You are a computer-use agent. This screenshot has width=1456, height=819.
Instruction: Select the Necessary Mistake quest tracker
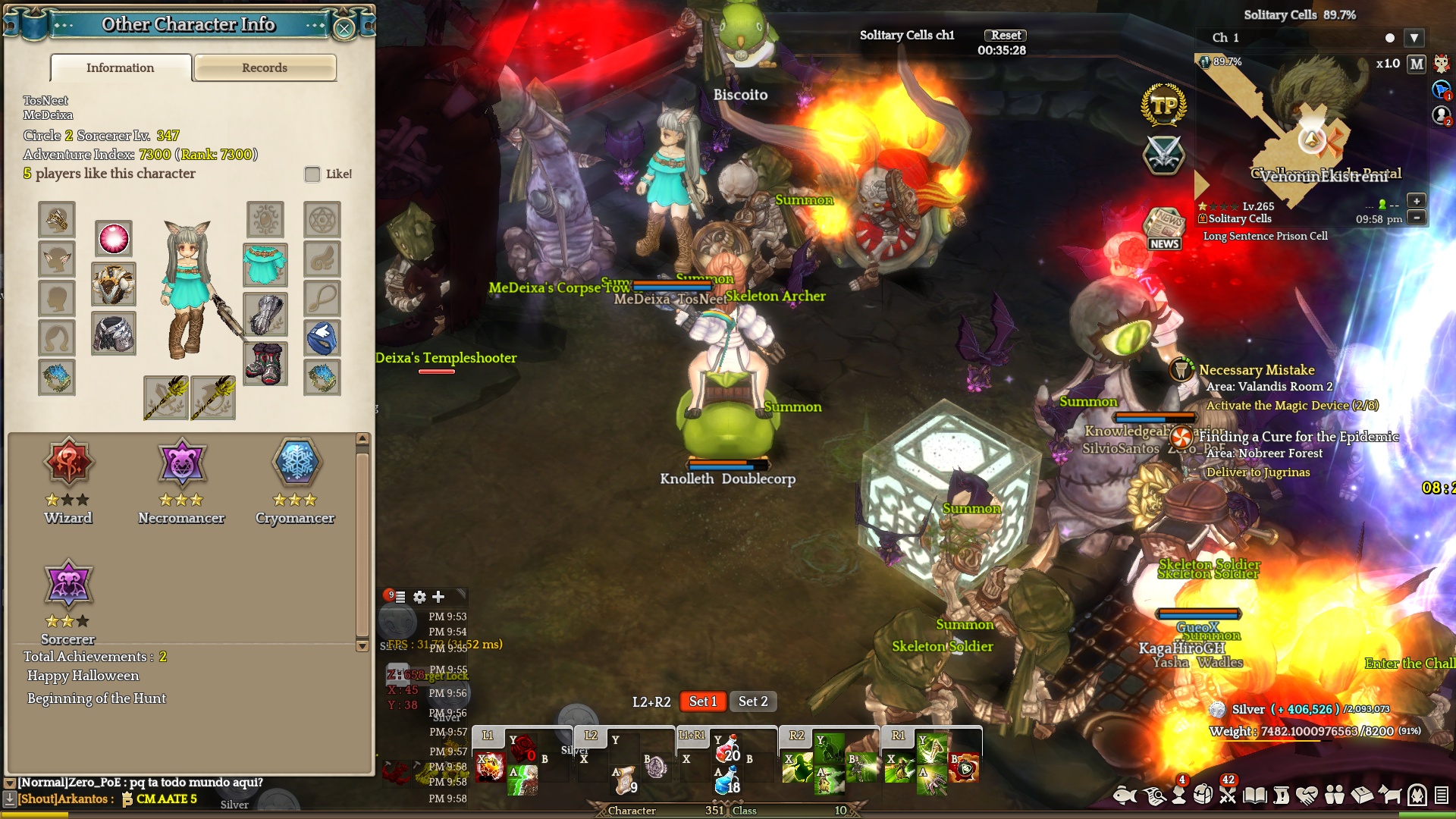[1257, 370]
